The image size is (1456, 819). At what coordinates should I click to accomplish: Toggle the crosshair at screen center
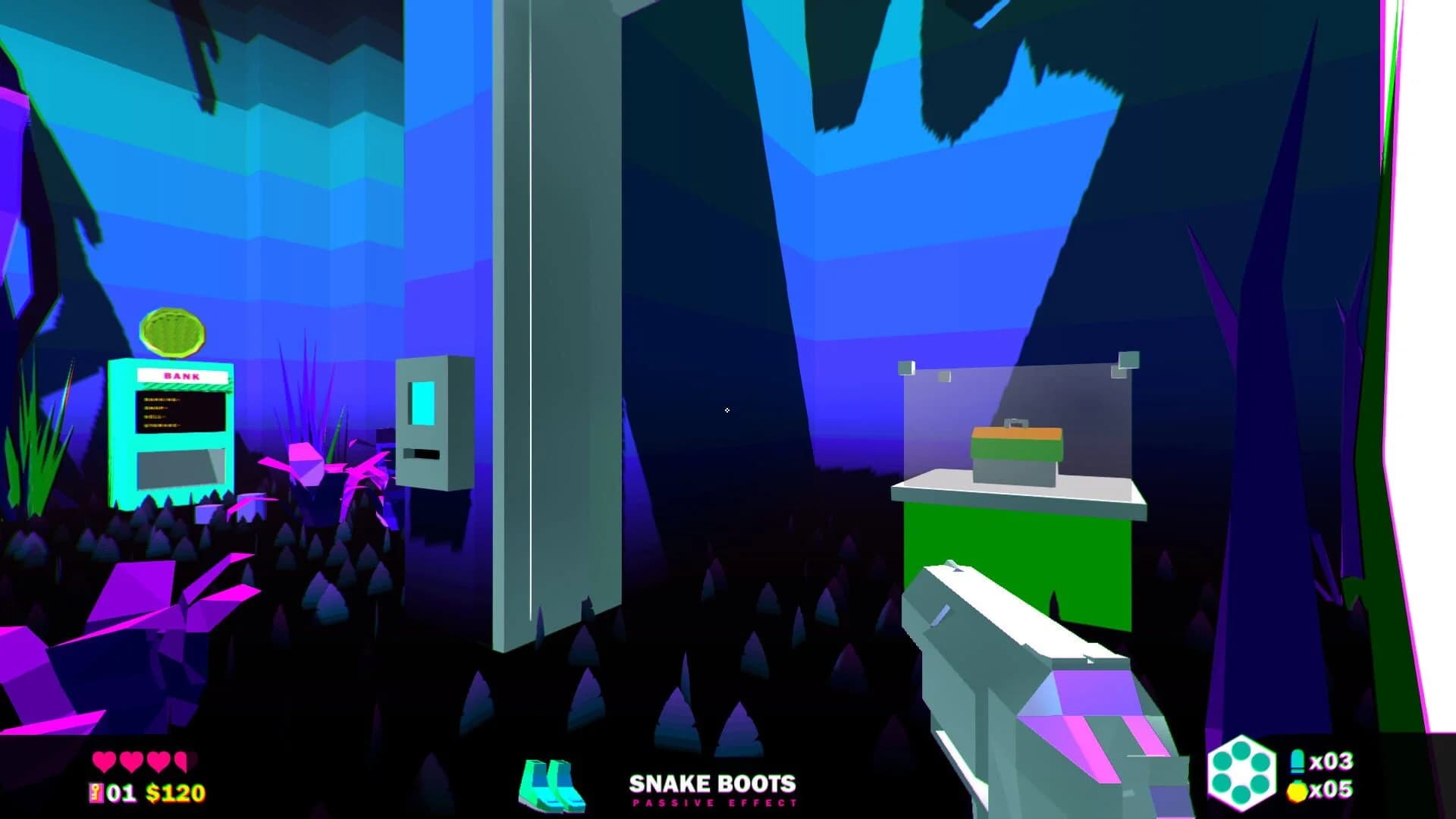[x=726, y=409]
